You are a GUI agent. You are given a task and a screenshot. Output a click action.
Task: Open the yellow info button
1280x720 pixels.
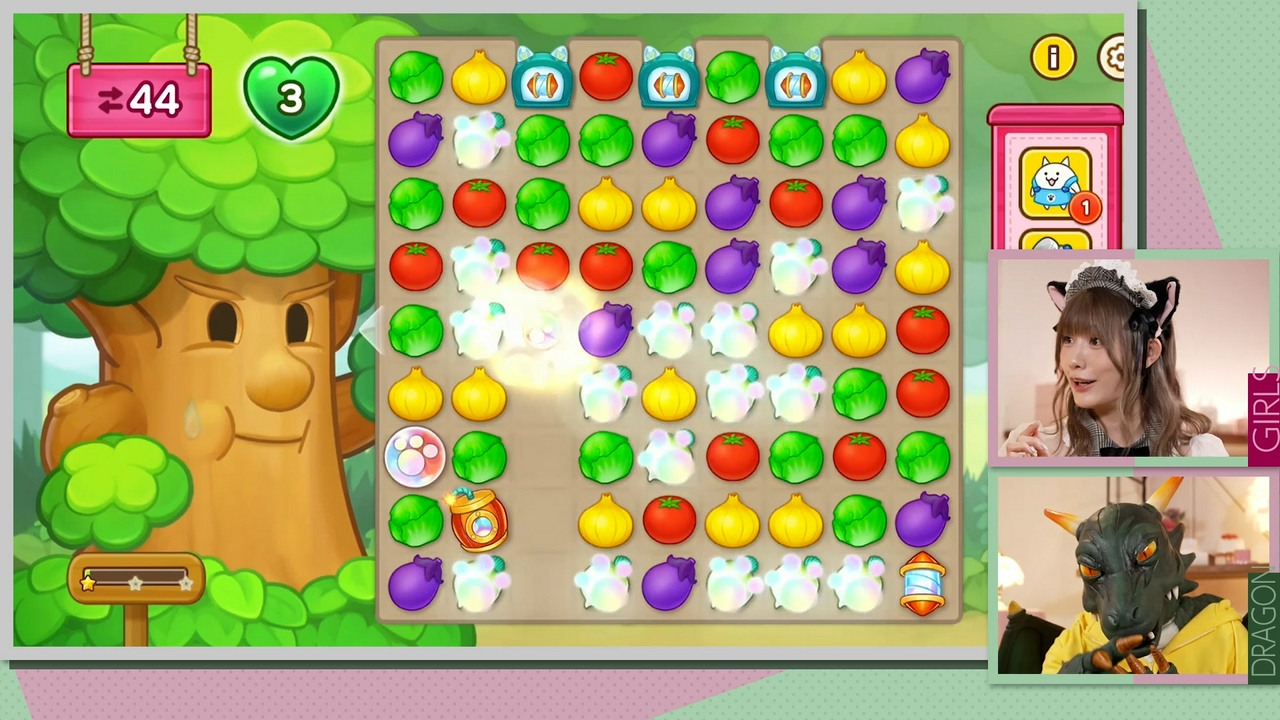pyautogui.click(x=1053, y=58)
